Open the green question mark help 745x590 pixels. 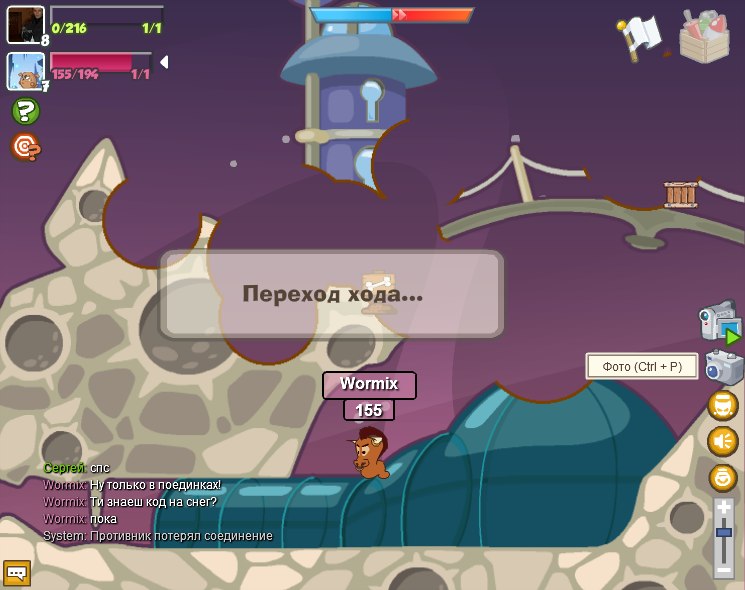tap(26, 110)
